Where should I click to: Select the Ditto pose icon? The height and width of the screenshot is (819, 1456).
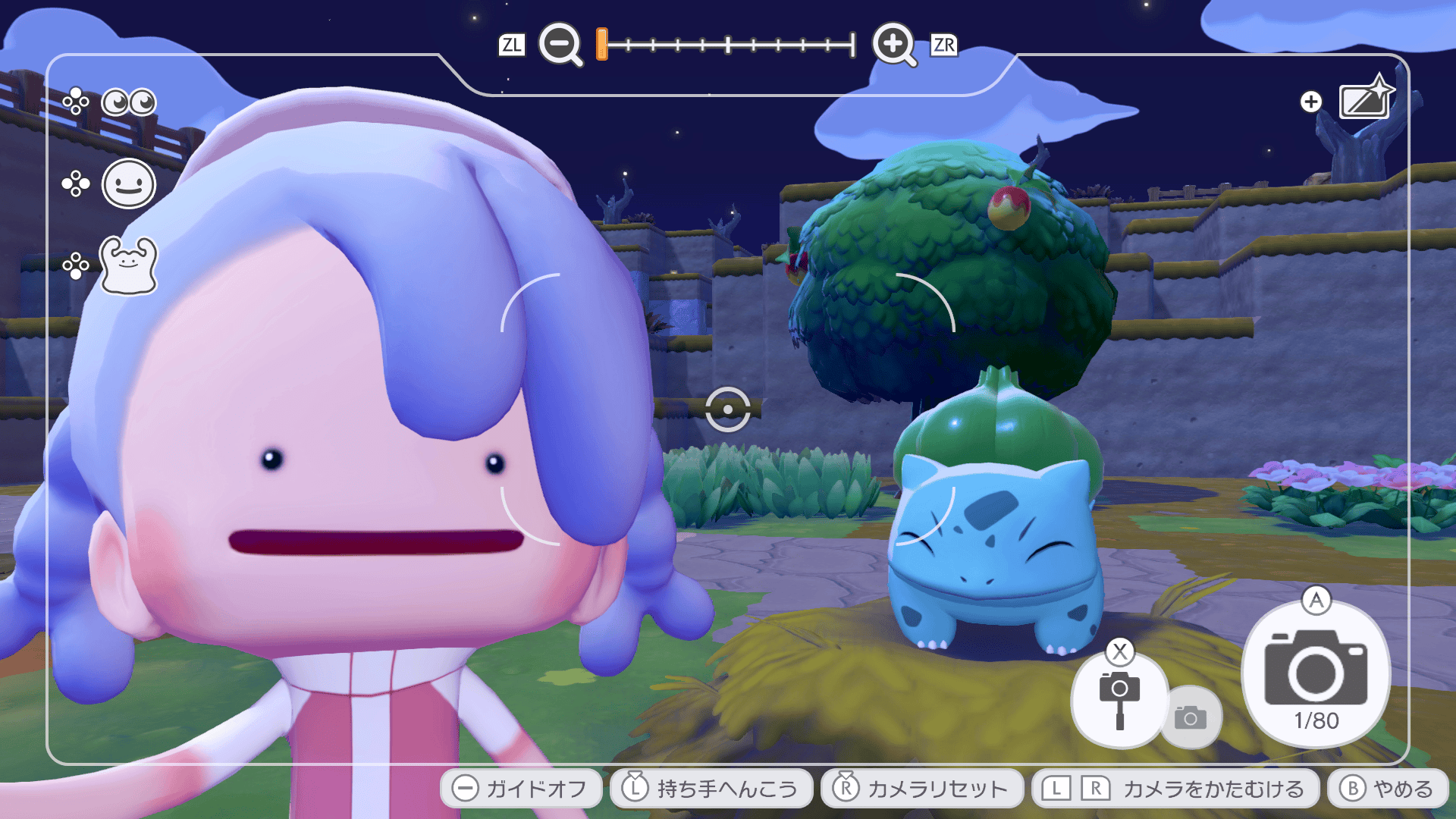128,265
